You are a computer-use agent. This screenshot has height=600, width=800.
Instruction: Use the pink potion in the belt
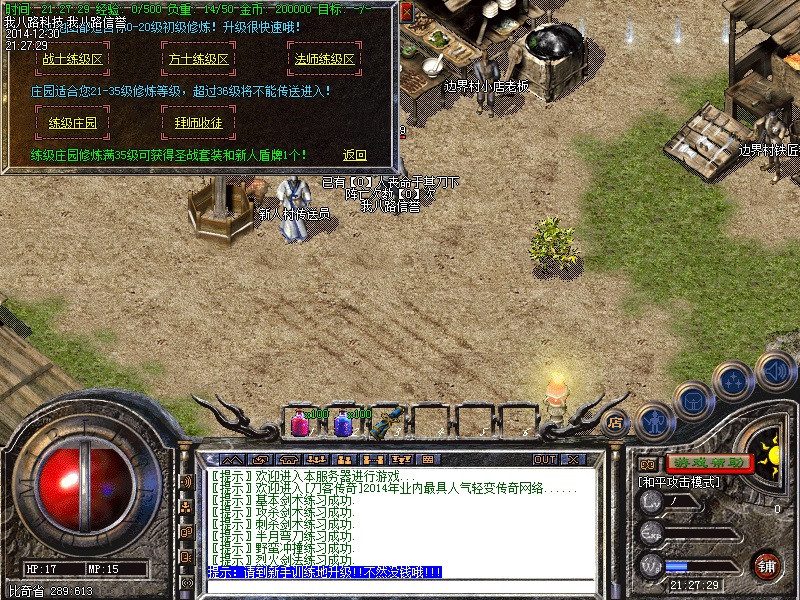point(300,424)
